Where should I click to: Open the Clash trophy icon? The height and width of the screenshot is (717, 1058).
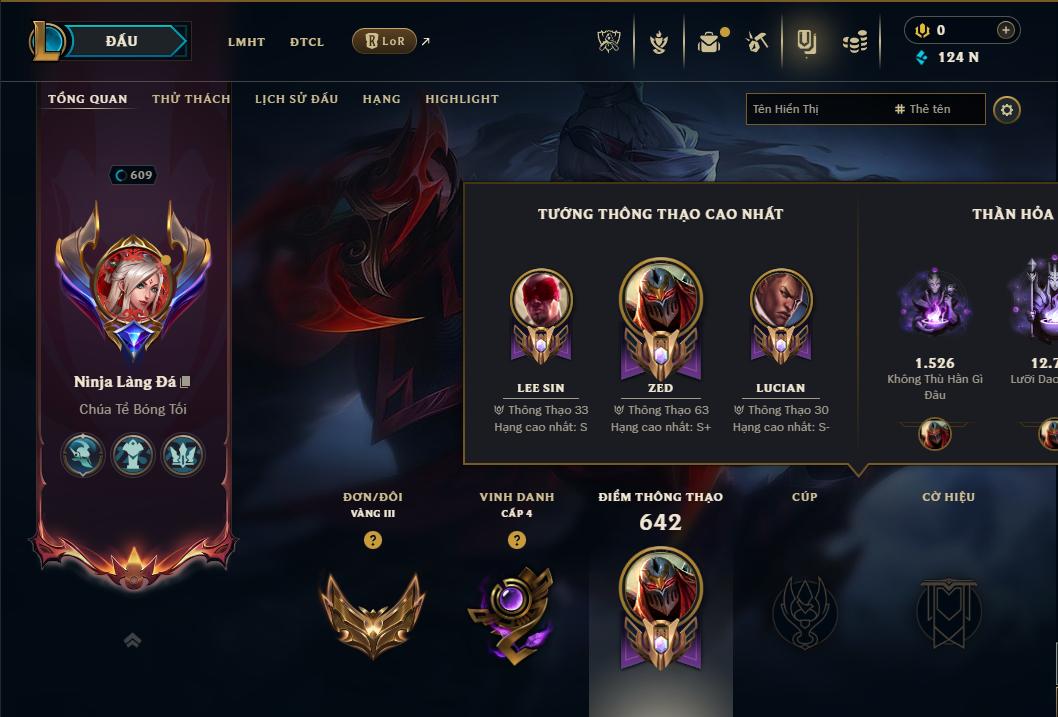tap(609, 42)
